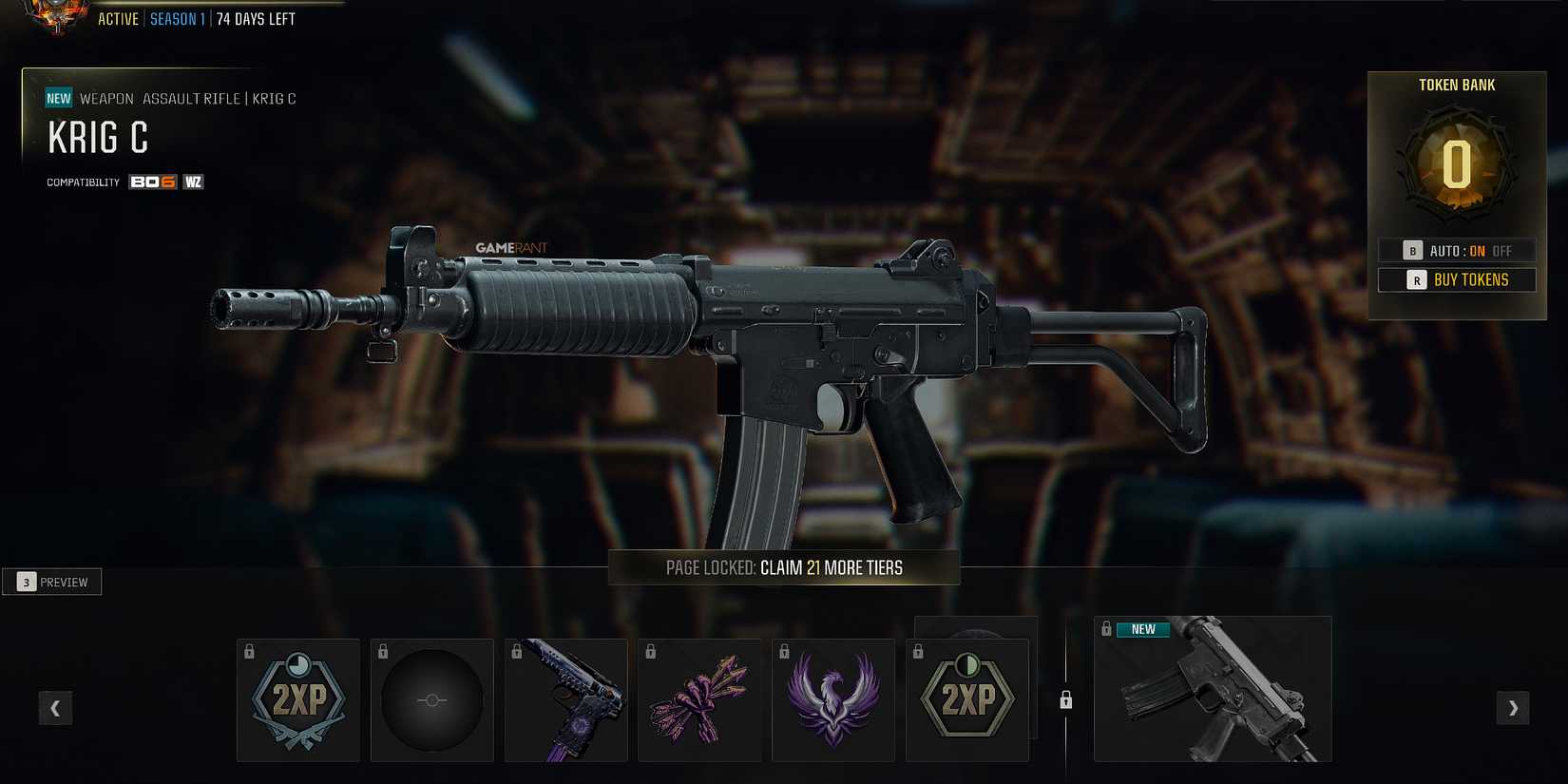Screen dimensions: 1568x784
Task: Click the phoenix emblem reward tile
Action: pos(833,700)
